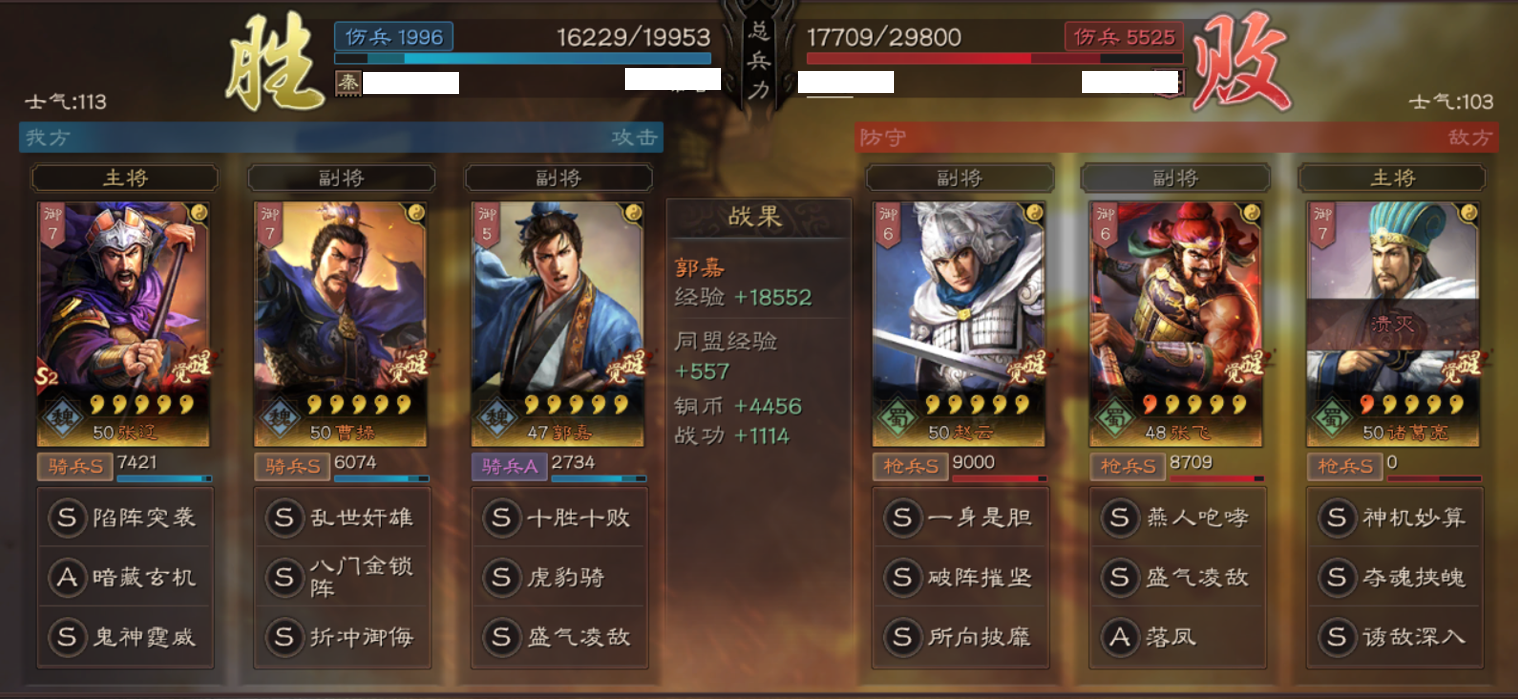The image size is (1518, 699).
Task: Open the 鬼神霆威 skill entry
Action: click(x=125, y=637)
